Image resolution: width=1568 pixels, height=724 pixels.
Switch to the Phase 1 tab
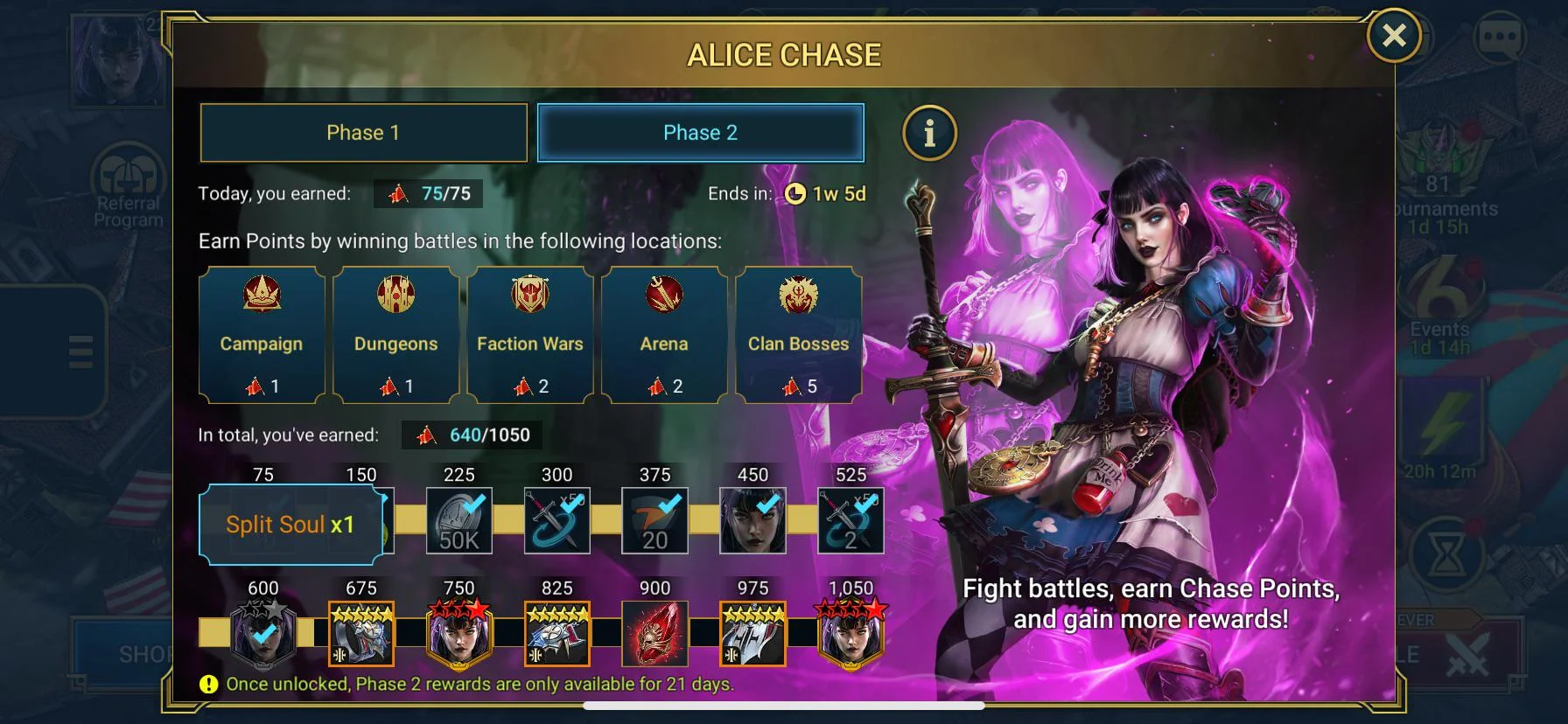coord(363,132)
